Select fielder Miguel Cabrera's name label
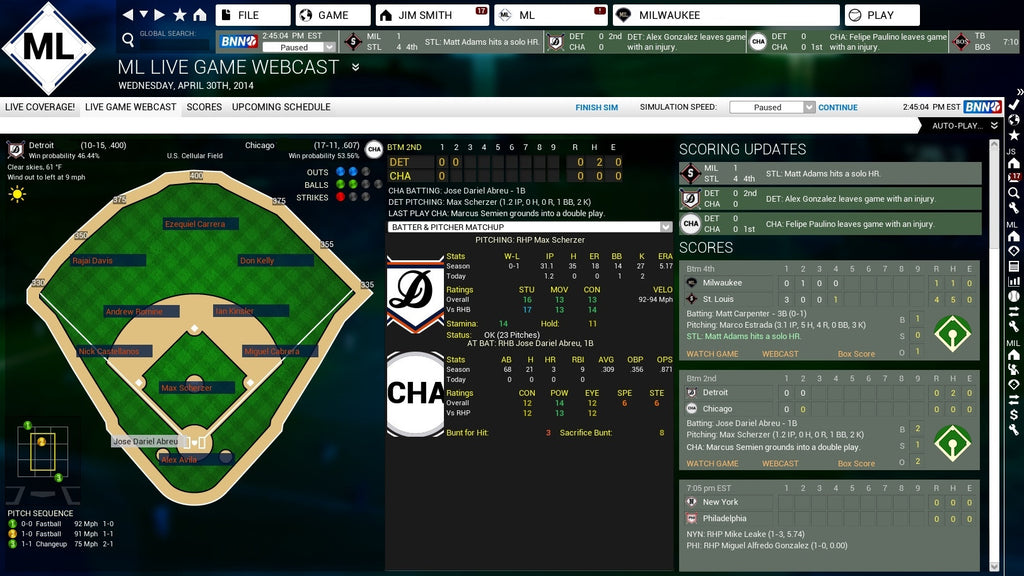Image resolution: width=1024 pixels, height=576 pixels. click(x=273, y=352)
